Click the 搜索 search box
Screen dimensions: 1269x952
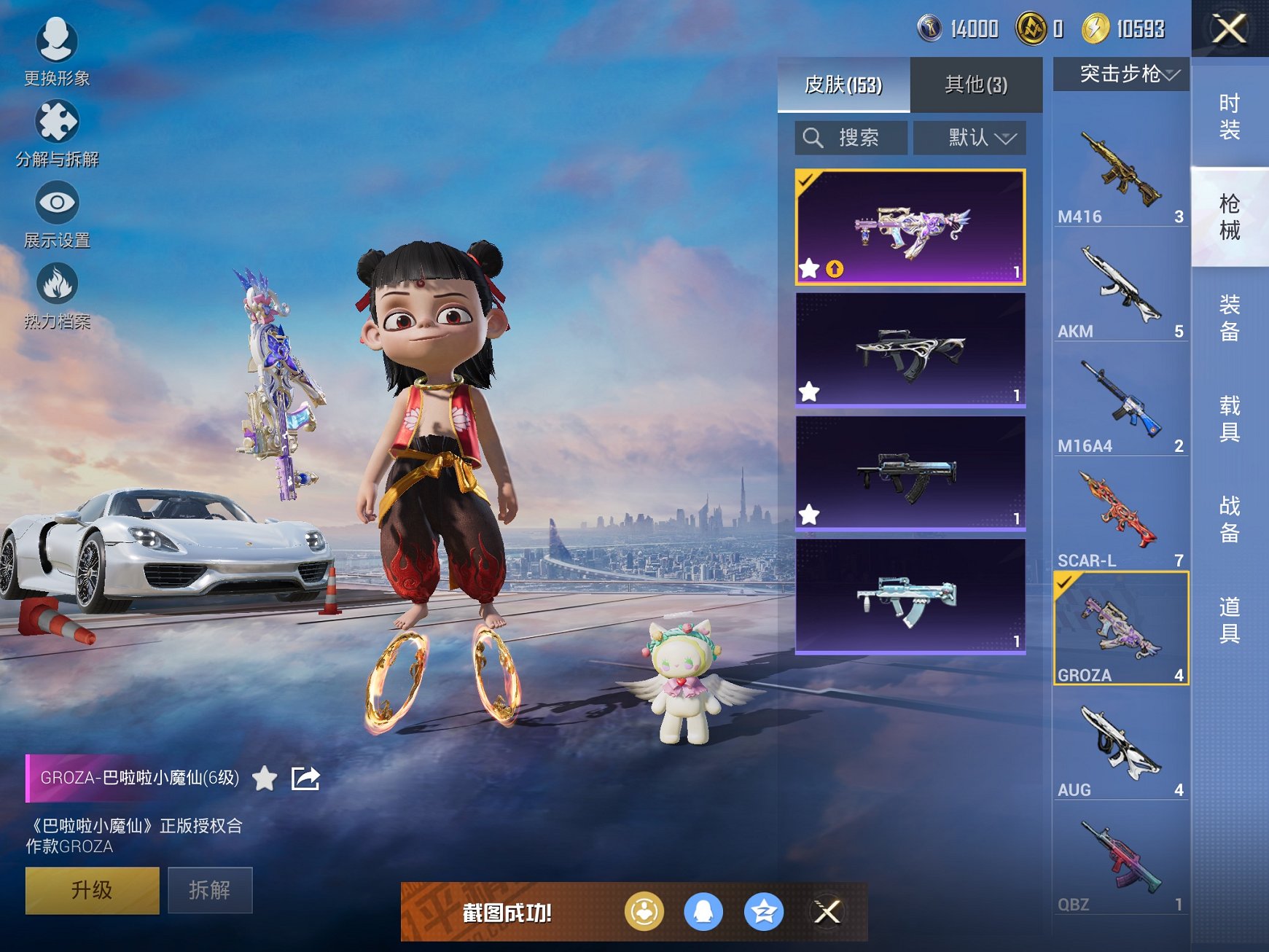[851, 138]
